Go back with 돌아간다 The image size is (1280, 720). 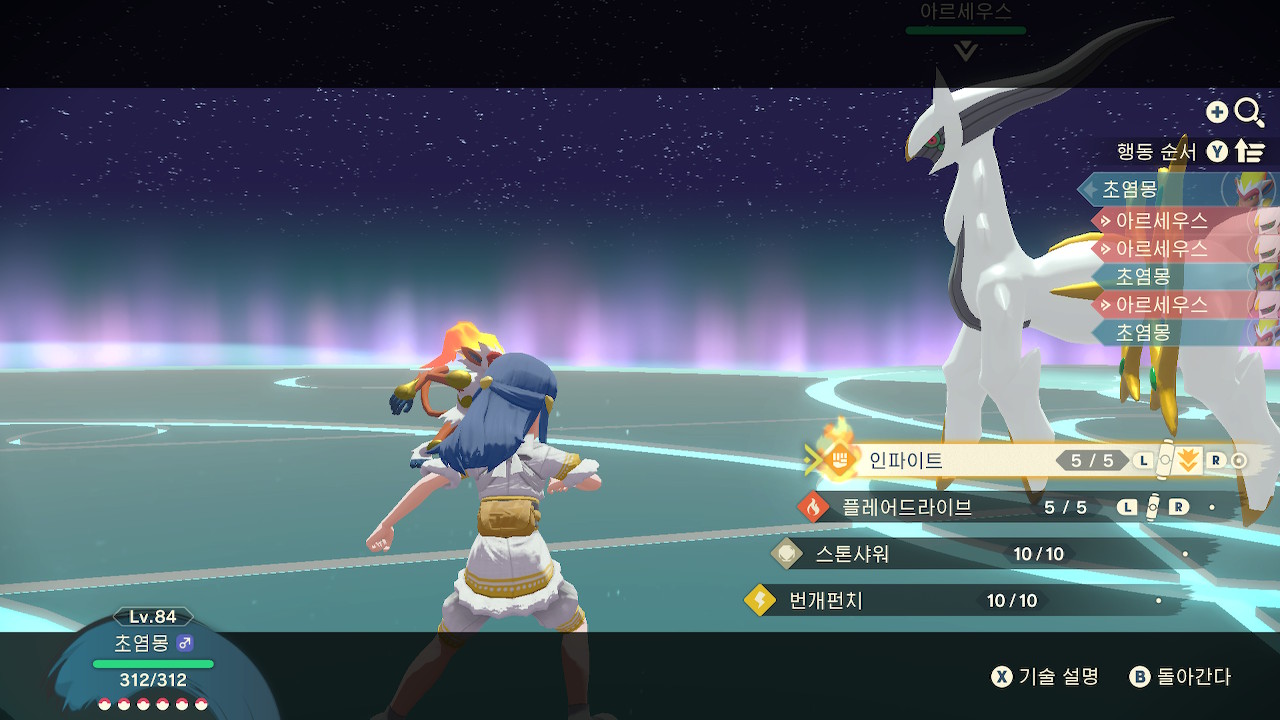click(x=1181, y=677)
